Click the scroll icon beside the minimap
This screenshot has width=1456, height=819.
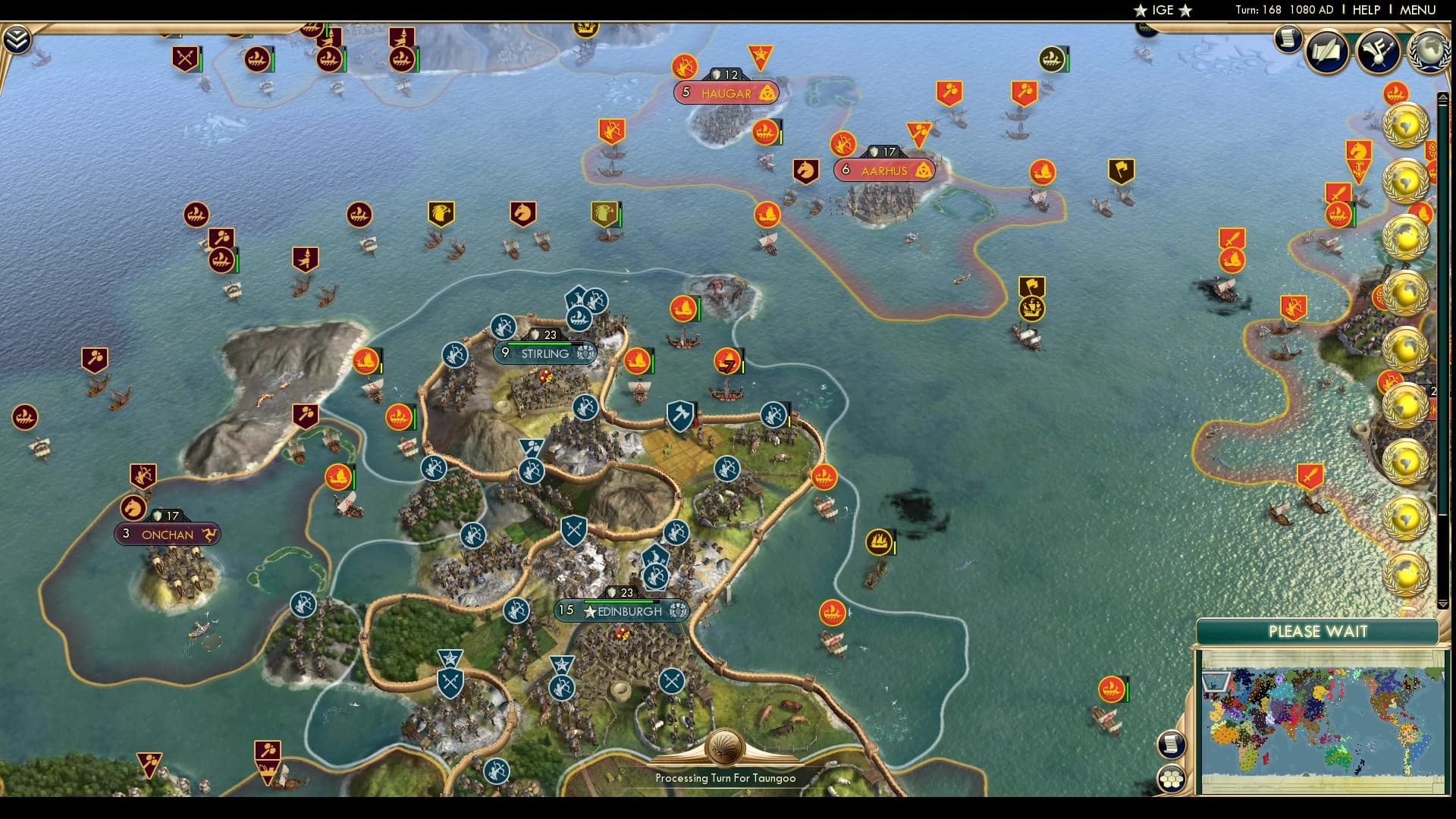[x=1172, y=745]
